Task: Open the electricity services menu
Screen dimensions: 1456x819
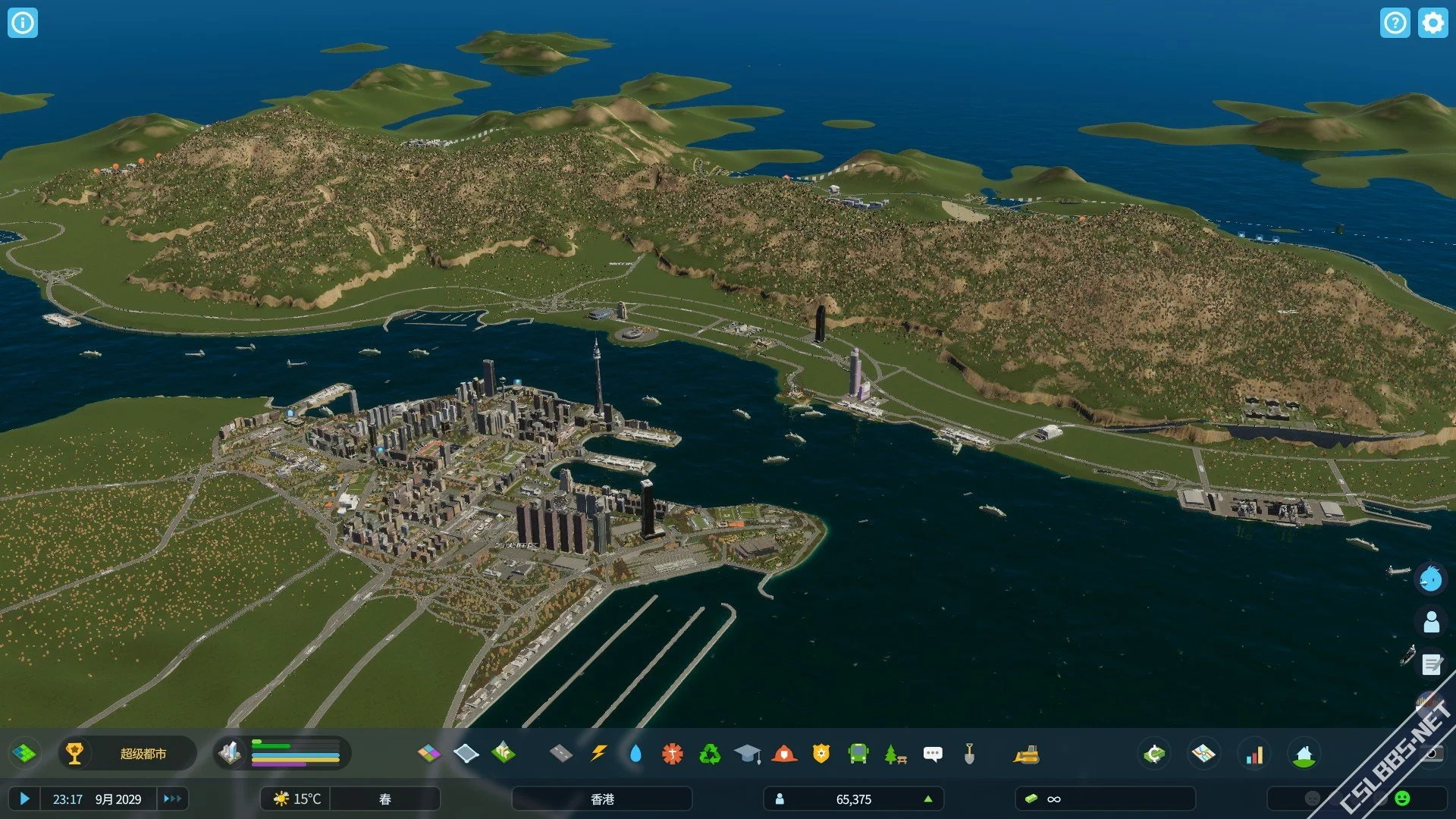Action: [x=599, y=753]
